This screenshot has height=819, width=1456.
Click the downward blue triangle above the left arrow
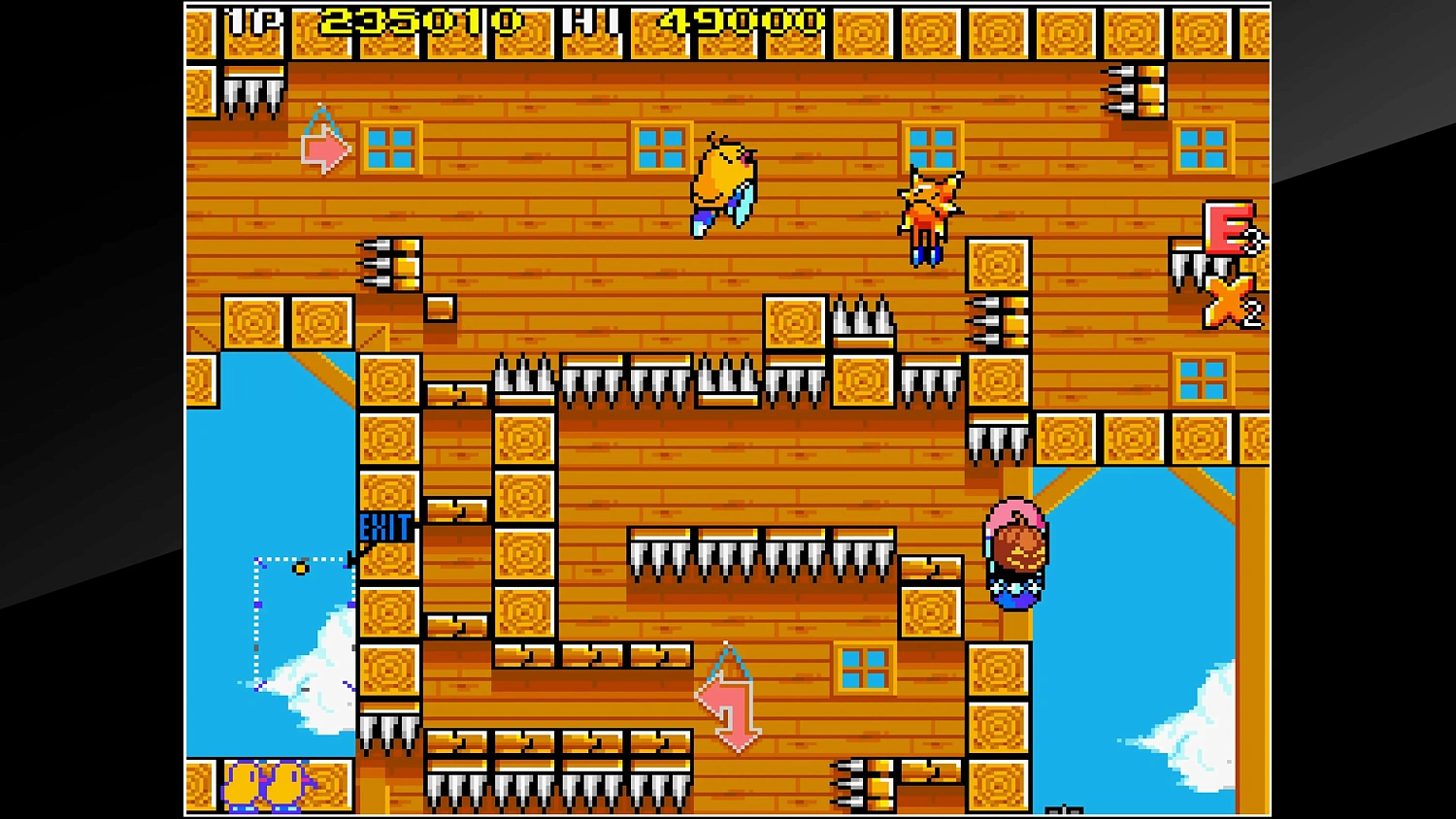pos(322,119)
